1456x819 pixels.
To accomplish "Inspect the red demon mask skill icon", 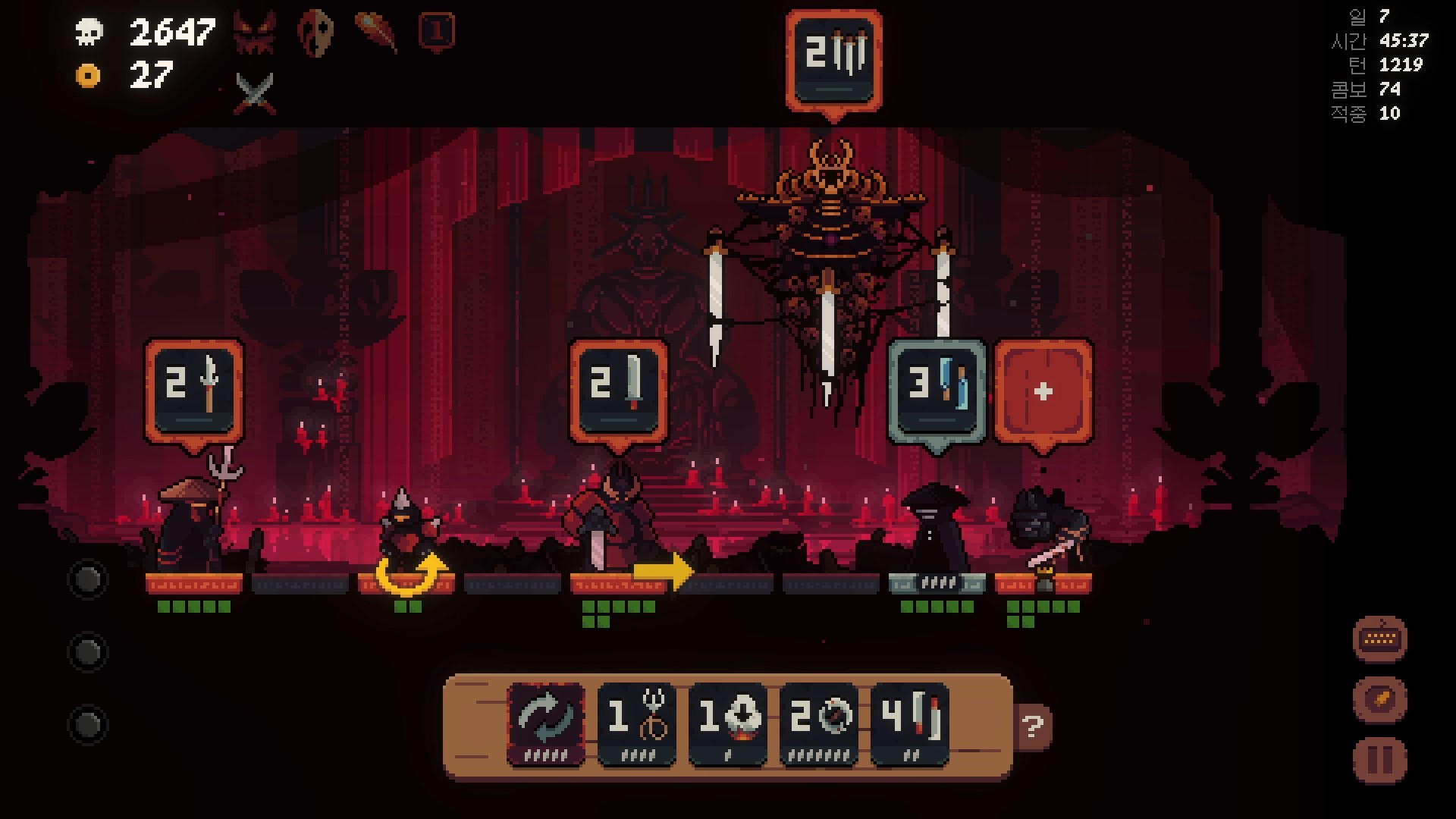I will [x=255, y=33].
